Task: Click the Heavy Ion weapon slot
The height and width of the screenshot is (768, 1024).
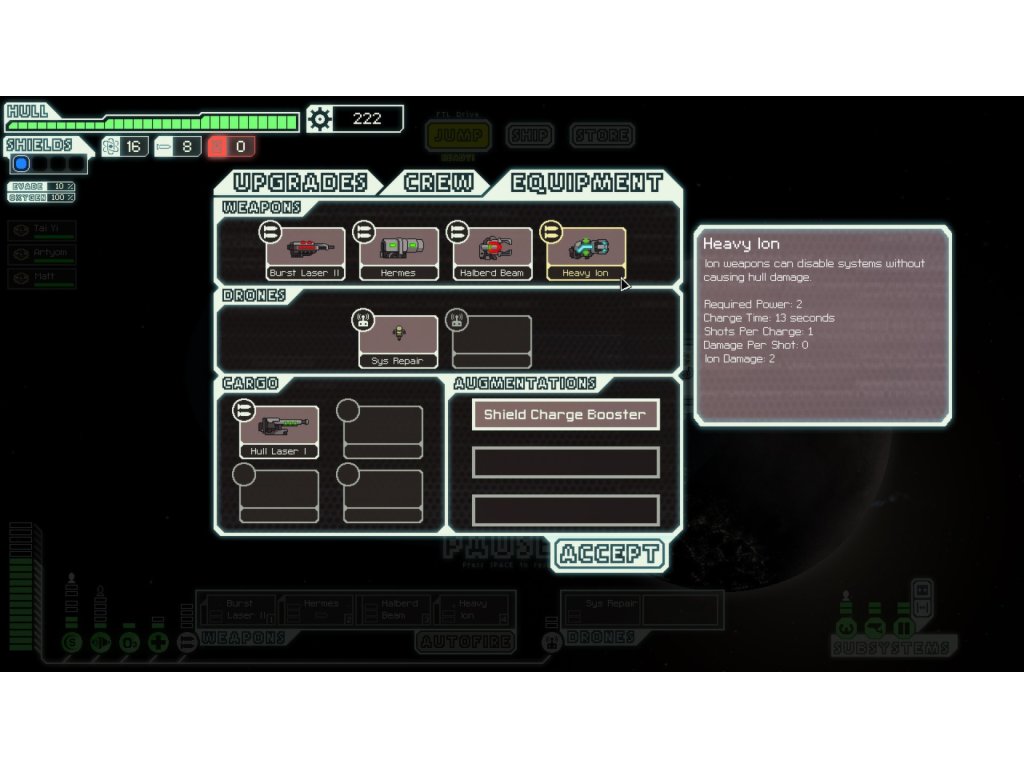Action: (x=585, y=253)
